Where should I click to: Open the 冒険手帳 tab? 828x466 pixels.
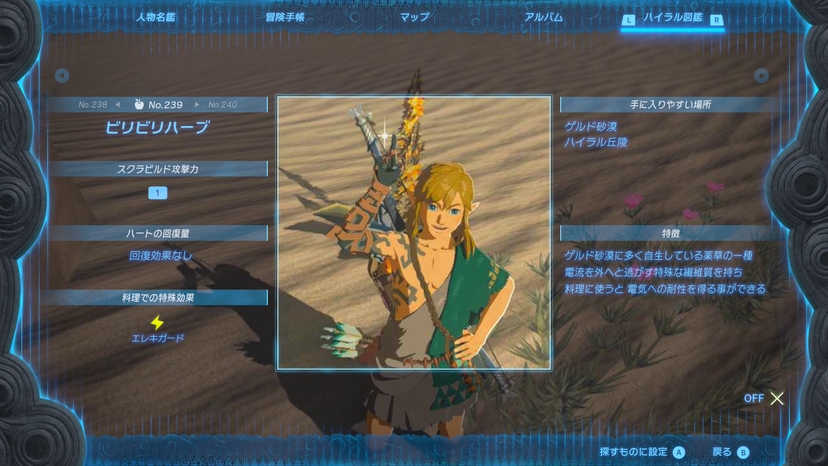pos(285,18)
